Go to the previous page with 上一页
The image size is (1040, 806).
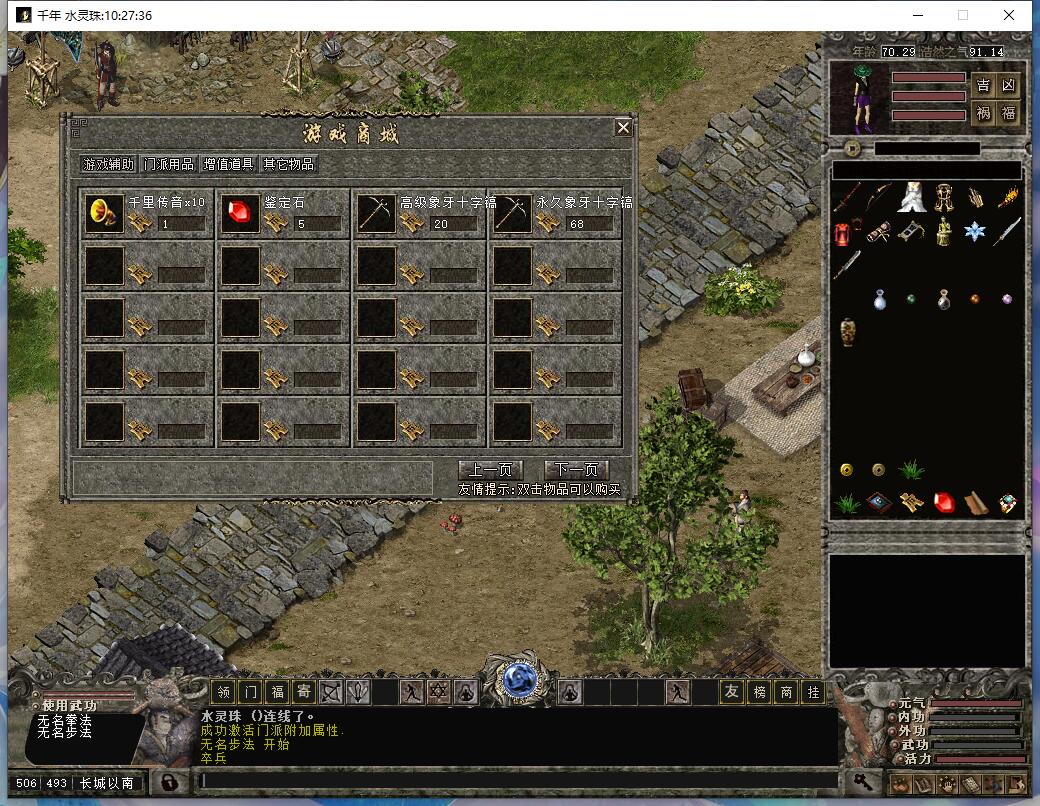coord(491,470)
